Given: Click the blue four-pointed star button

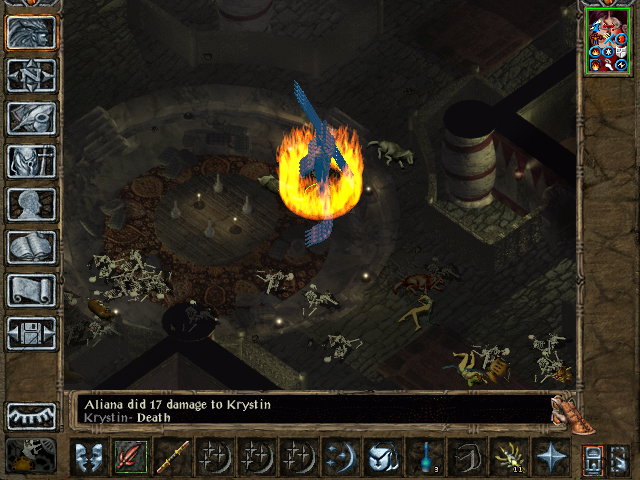Looking at the screenshot, I should coord(550,457).
